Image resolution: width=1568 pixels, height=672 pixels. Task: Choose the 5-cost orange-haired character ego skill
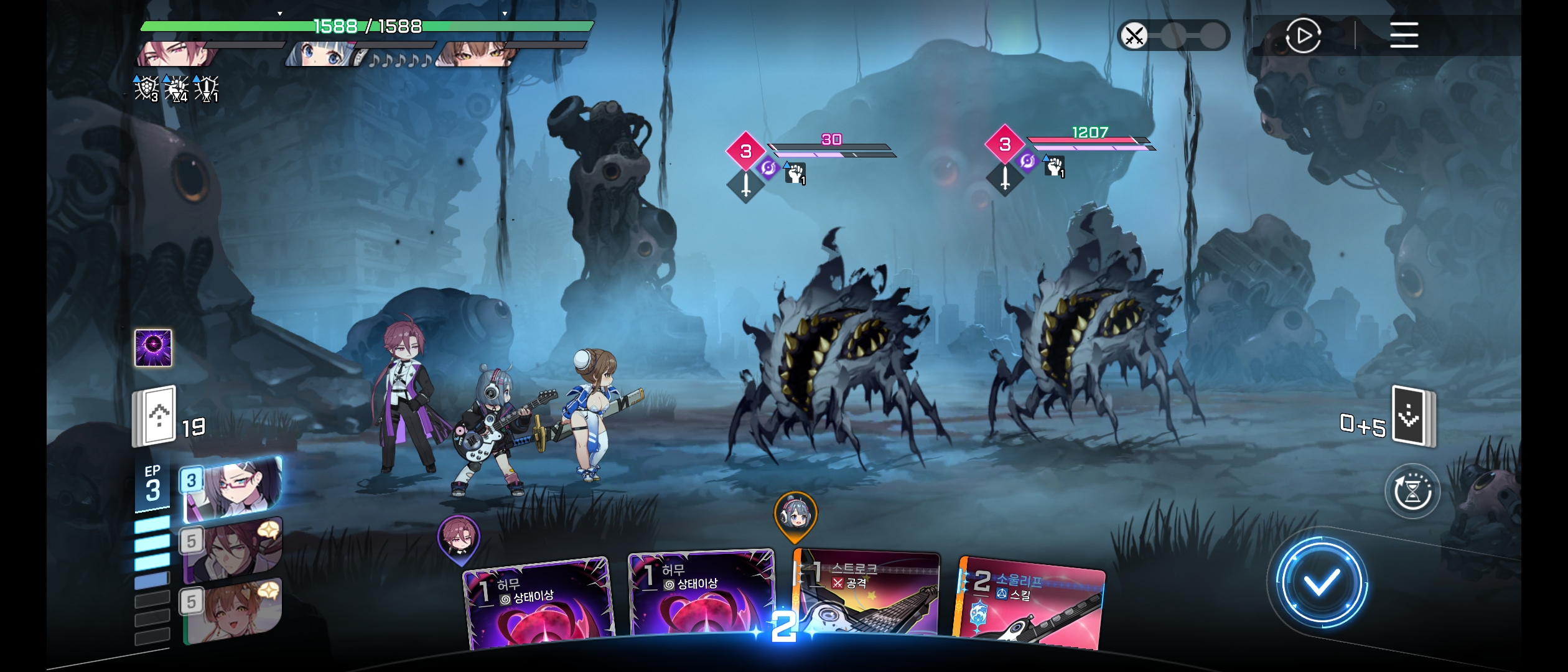(x=231, y=610)
